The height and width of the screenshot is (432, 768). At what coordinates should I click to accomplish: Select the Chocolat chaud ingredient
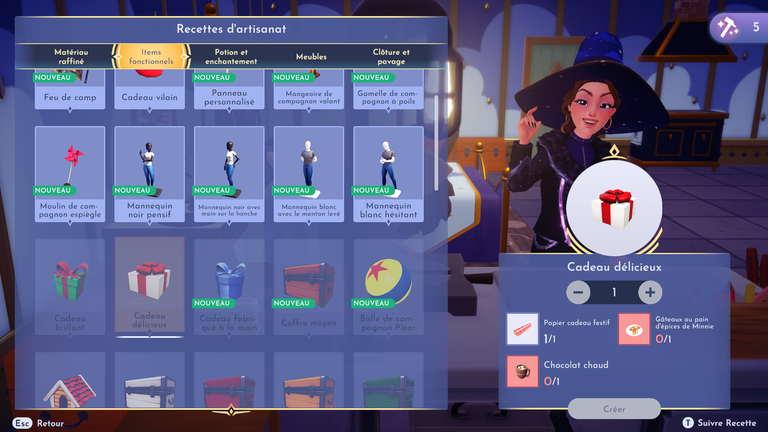521,370
